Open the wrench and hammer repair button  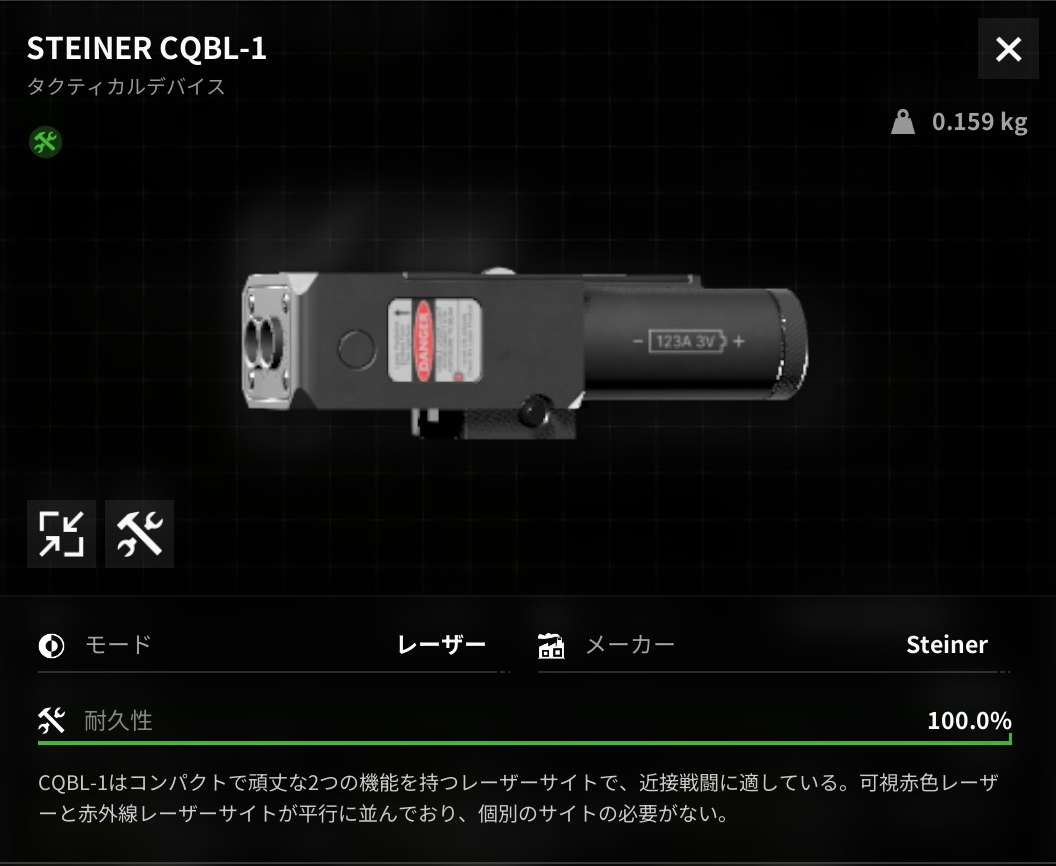[x=139, y=534]
